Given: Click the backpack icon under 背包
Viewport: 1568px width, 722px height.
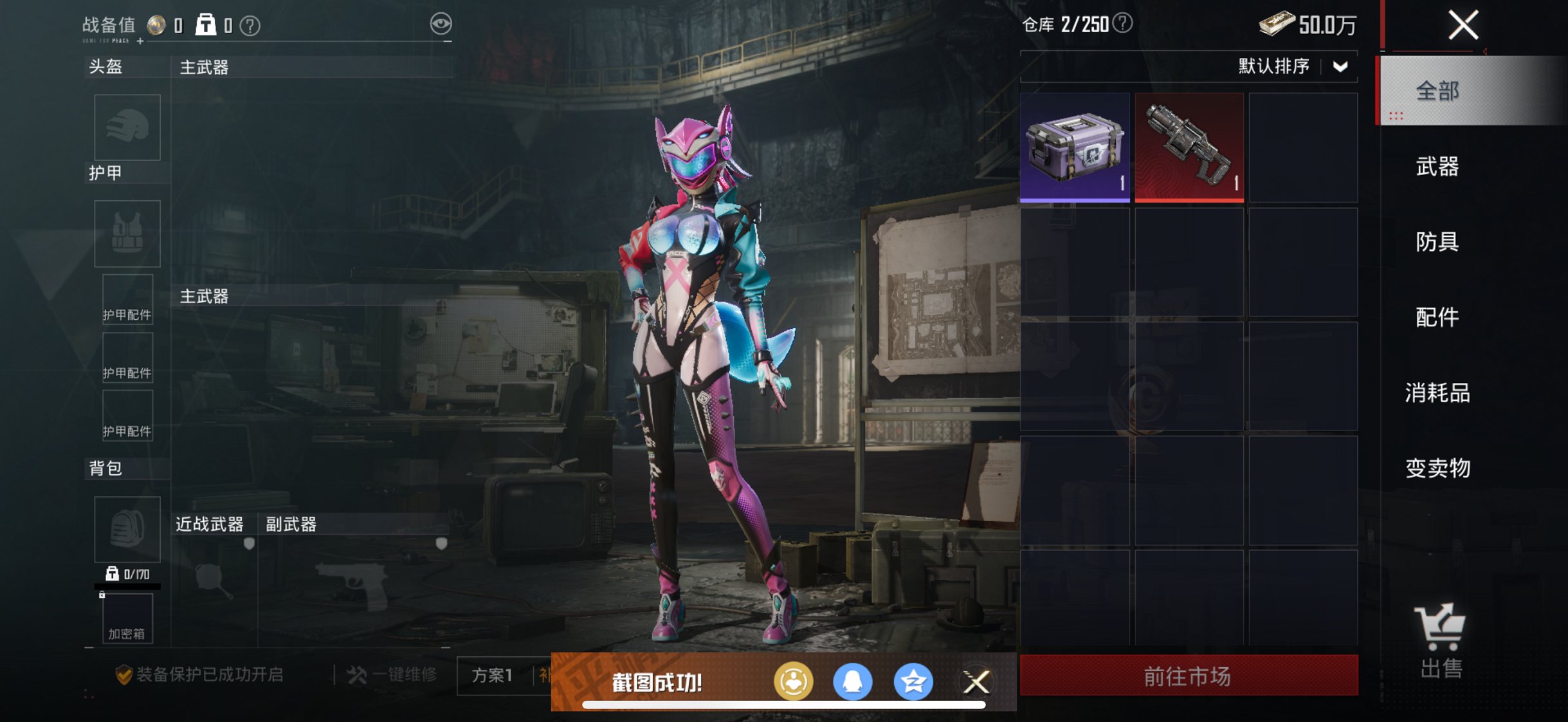Looking at the screenshot, I should pyautogui.click(x=127, y=529).
